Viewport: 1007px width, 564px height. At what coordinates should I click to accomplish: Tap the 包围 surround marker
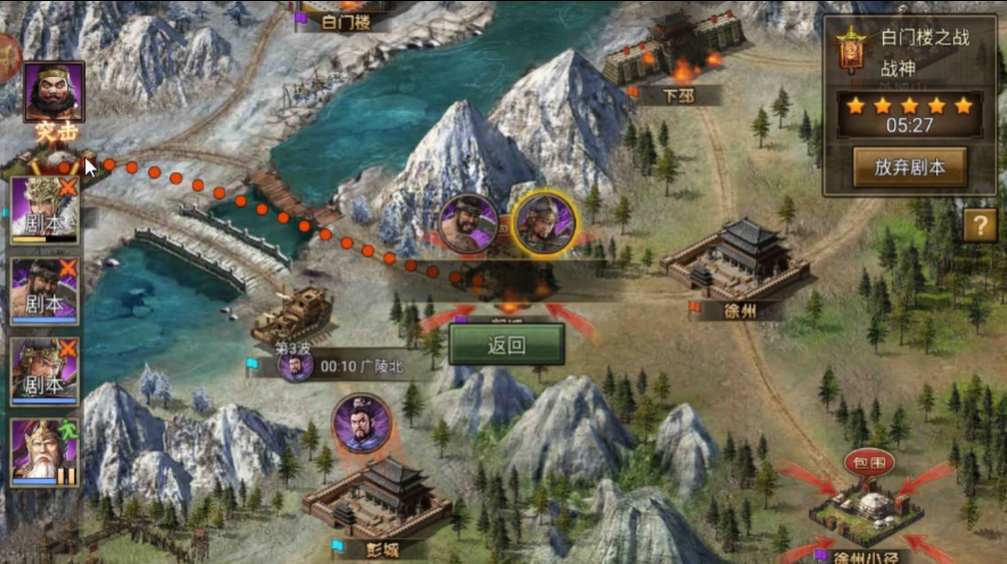coord(868,462)
